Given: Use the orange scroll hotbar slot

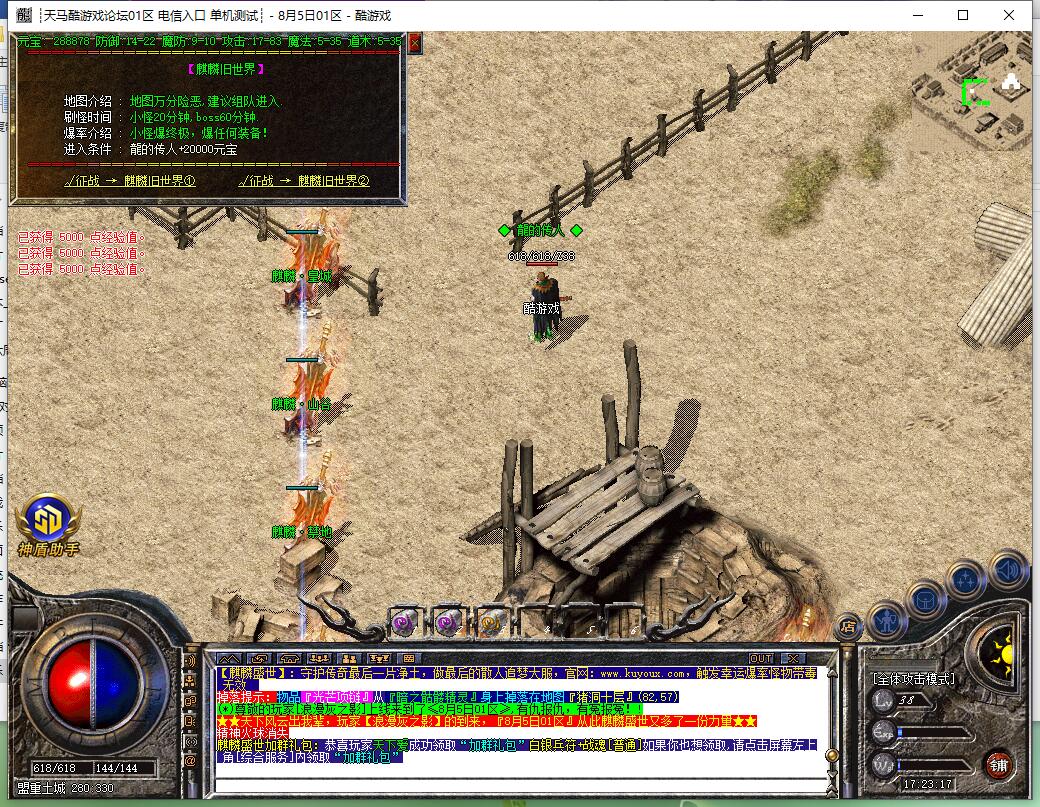Looking at the screenshot, I should click(x=490, y=623).
